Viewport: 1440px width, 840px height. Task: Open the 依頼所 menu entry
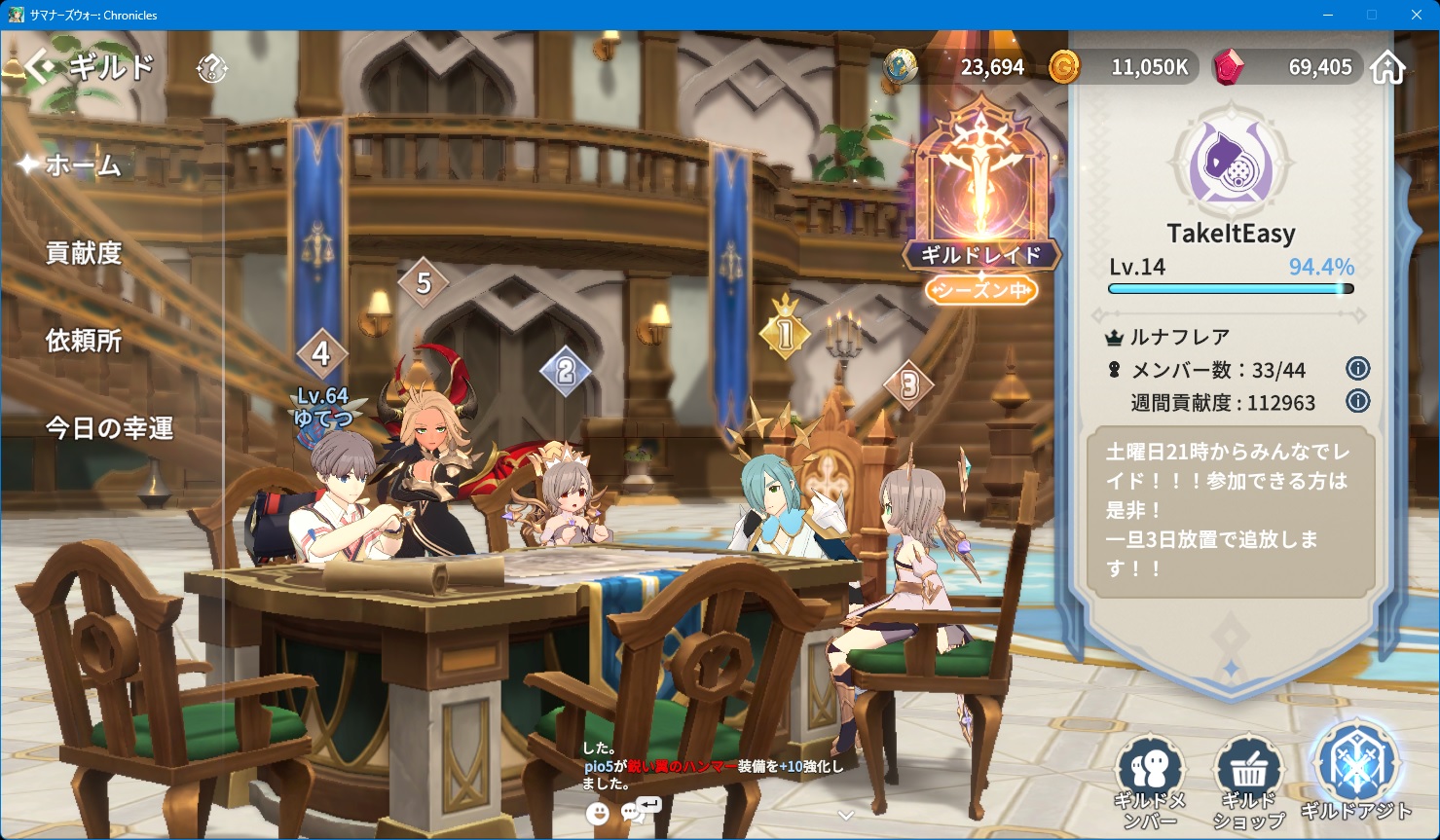[x=84, y=341]
